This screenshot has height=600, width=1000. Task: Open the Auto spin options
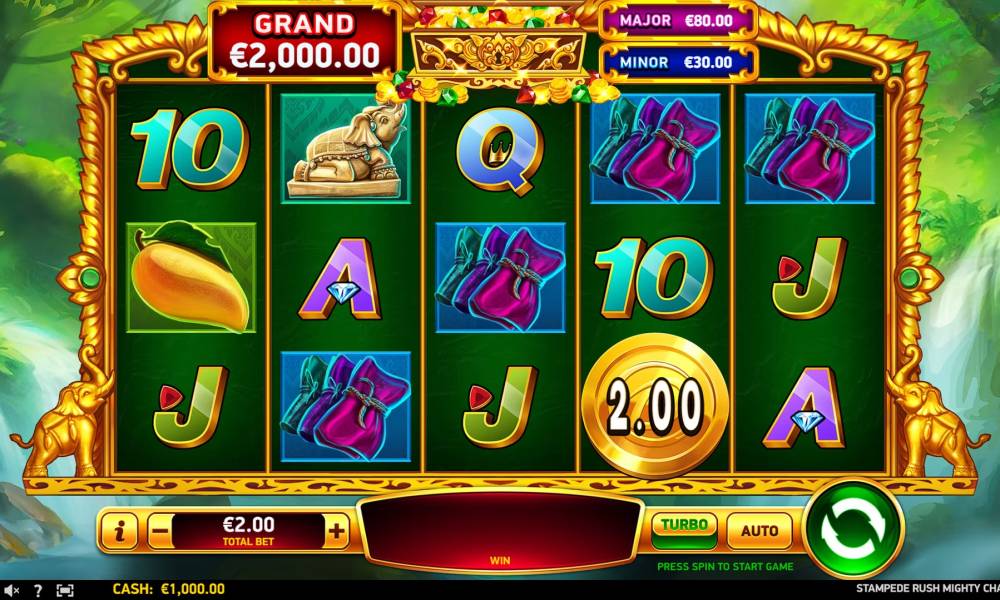click(759, 530)
